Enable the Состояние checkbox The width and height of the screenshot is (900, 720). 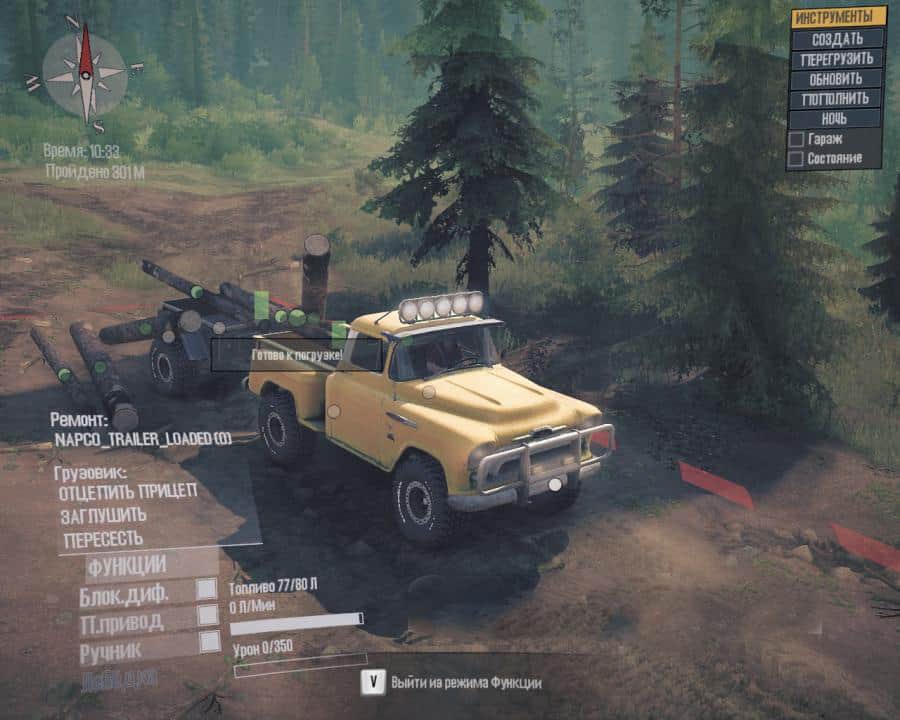tap(796, 158)
